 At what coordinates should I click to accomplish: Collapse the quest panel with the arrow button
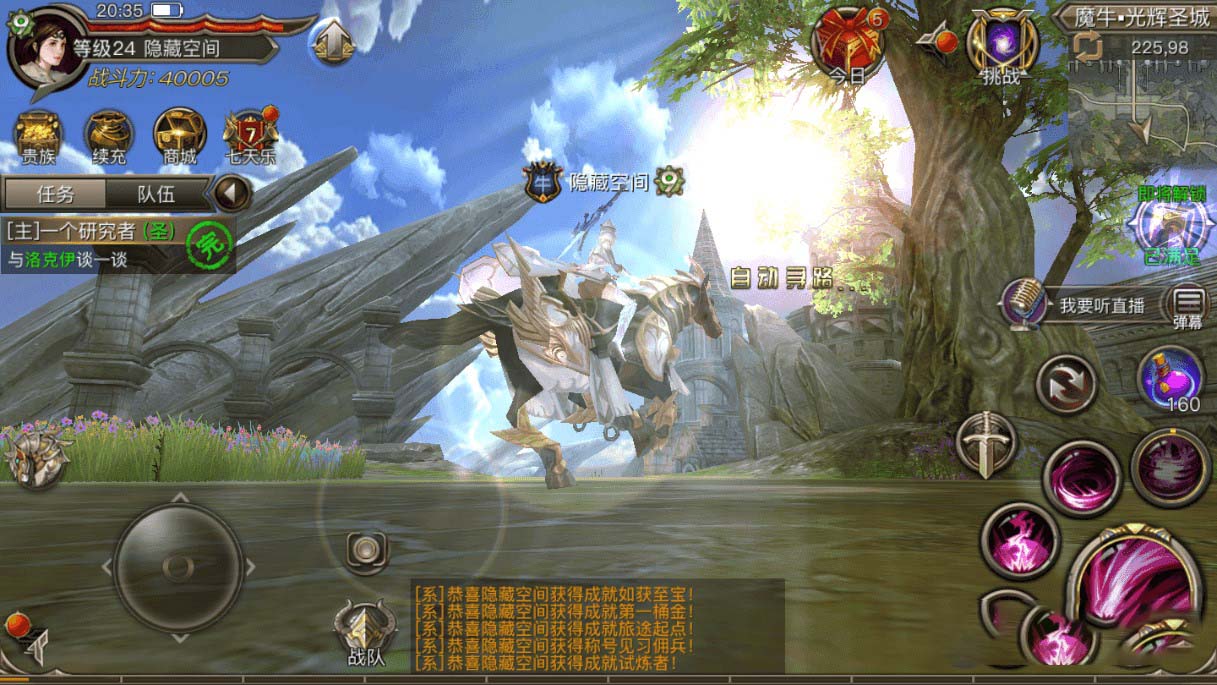233,192
